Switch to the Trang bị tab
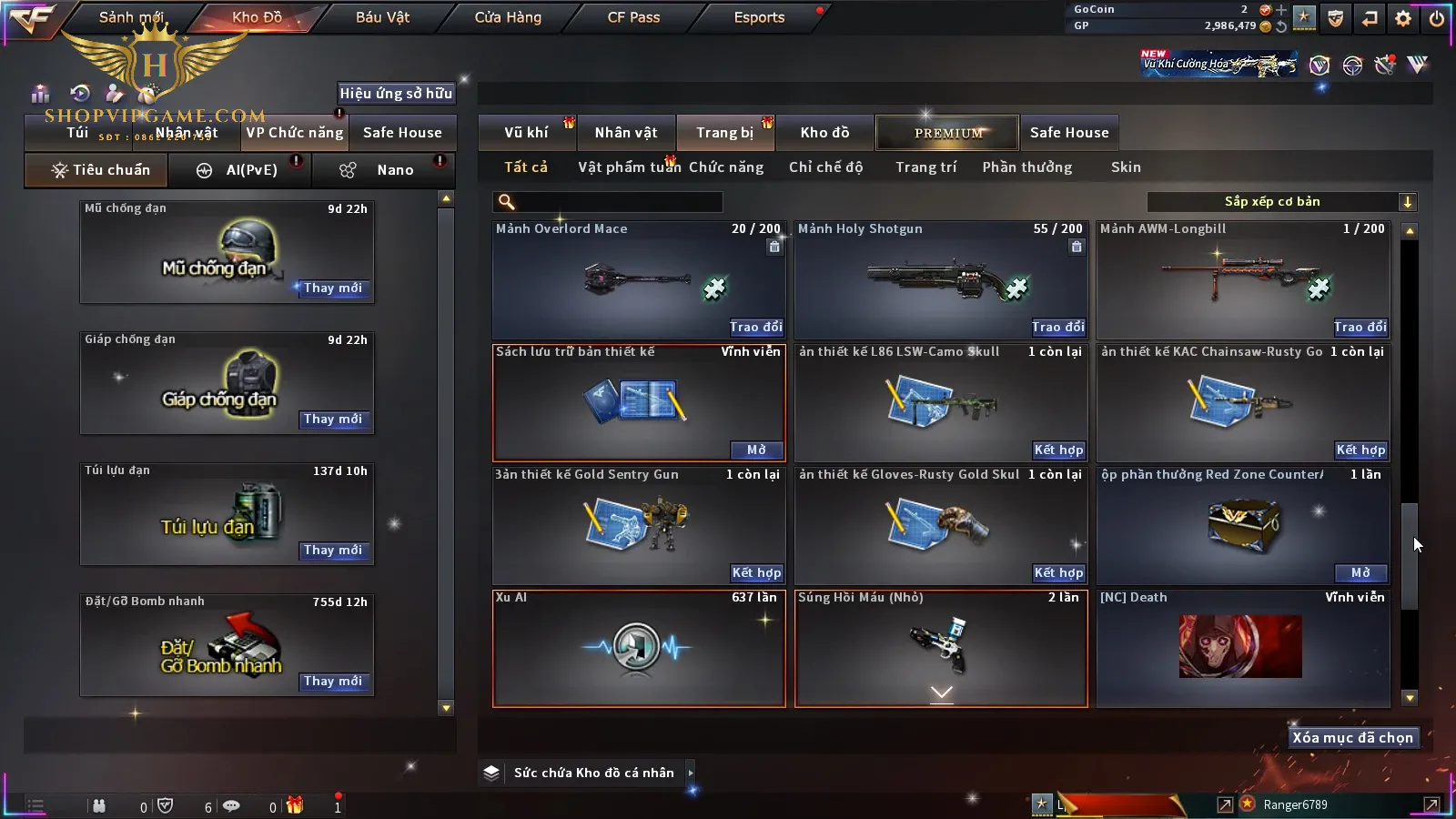Screen dimensions: 1456x819 [x=724, y=133]
